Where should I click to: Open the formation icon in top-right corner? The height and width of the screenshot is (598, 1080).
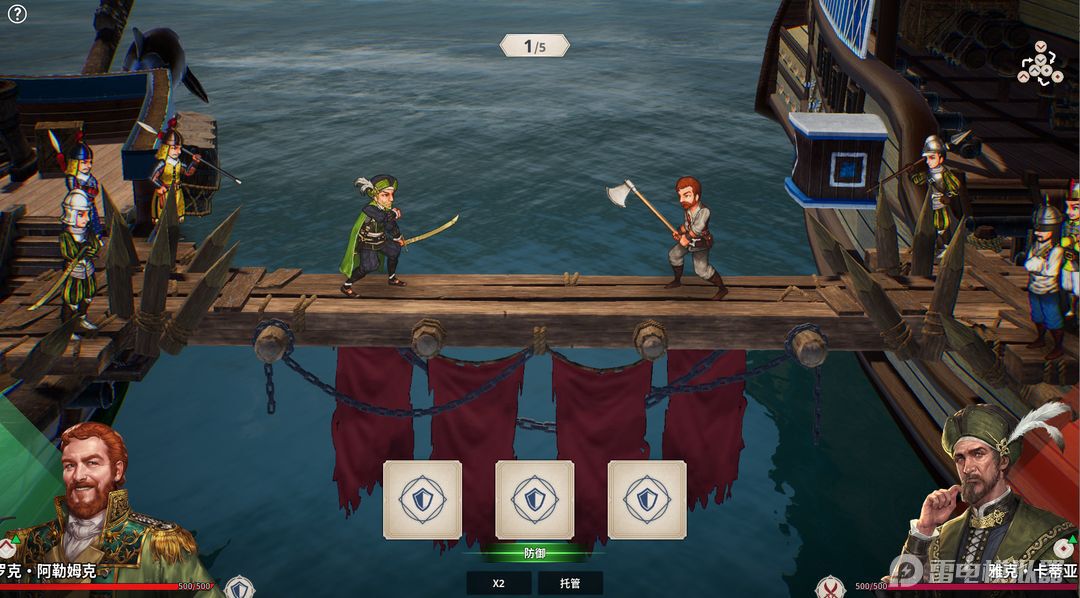(x=1039, y=63)
